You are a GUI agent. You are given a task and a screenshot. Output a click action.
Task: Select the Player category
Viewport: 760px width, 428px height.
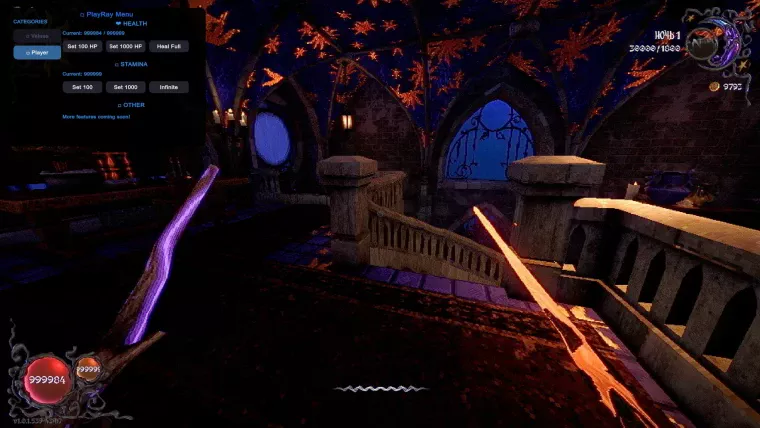point(37,52)
